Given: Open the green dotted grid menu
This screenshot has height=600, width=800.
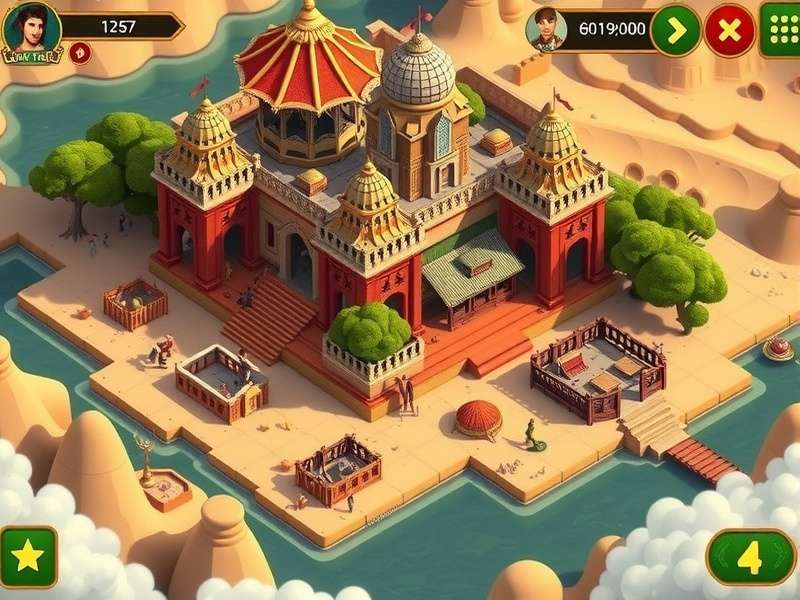Looking at the screenshot, I should pyautogui.click(x=779, y=29).
